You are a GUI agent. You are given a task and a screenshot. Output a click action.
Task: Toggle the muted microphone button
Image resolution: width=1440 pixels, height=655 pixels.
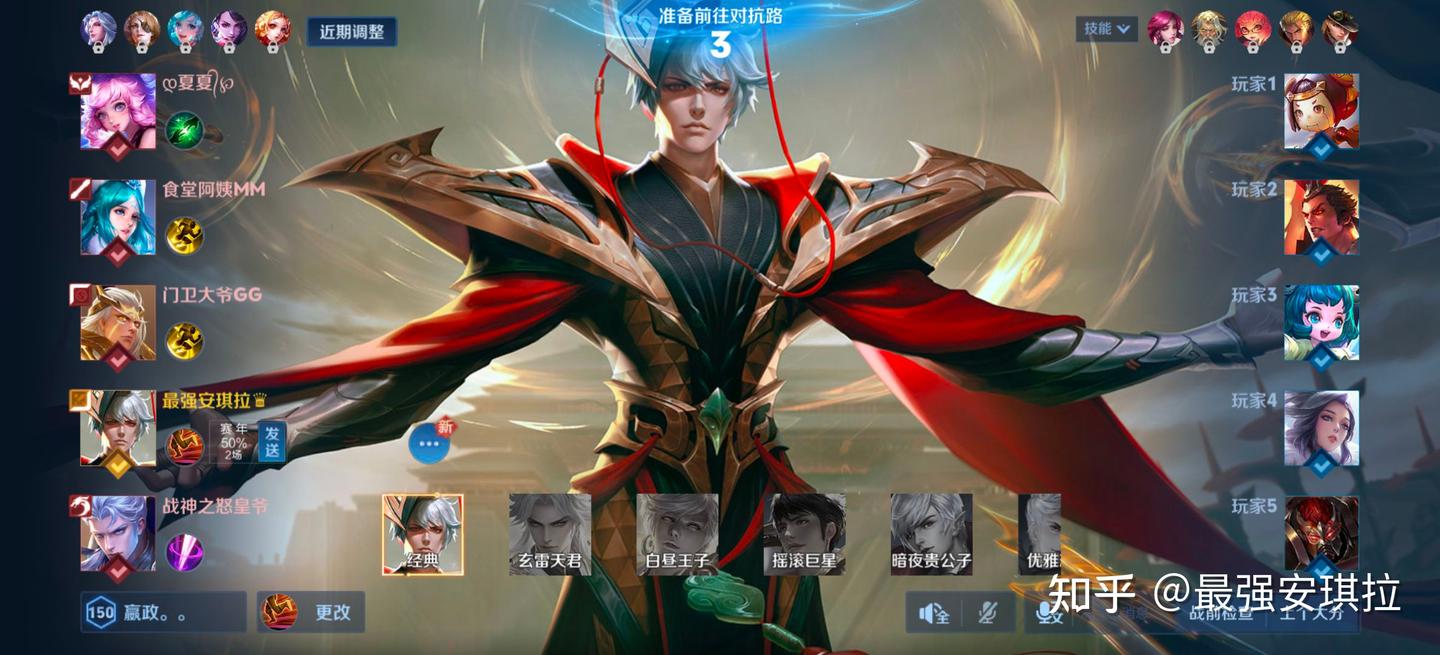[988, 613]
